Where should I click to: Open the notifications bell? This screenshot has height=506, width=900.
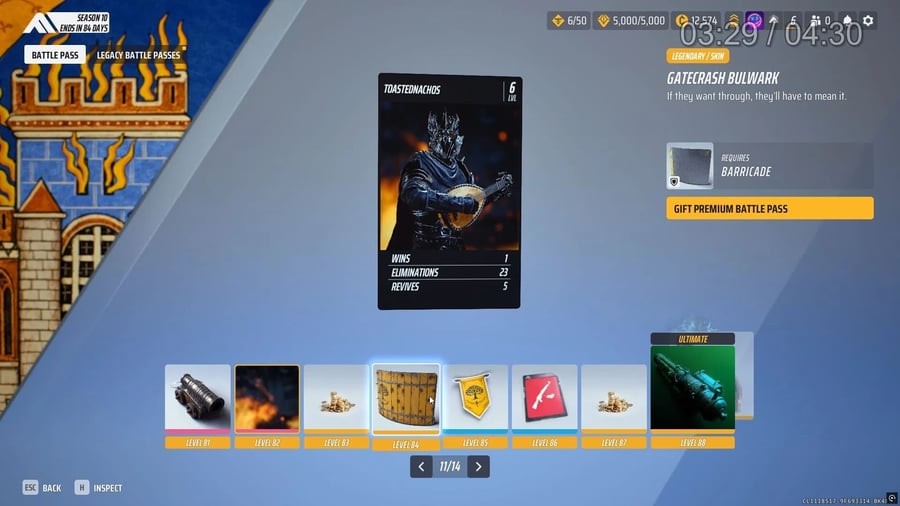click(848, 20)
